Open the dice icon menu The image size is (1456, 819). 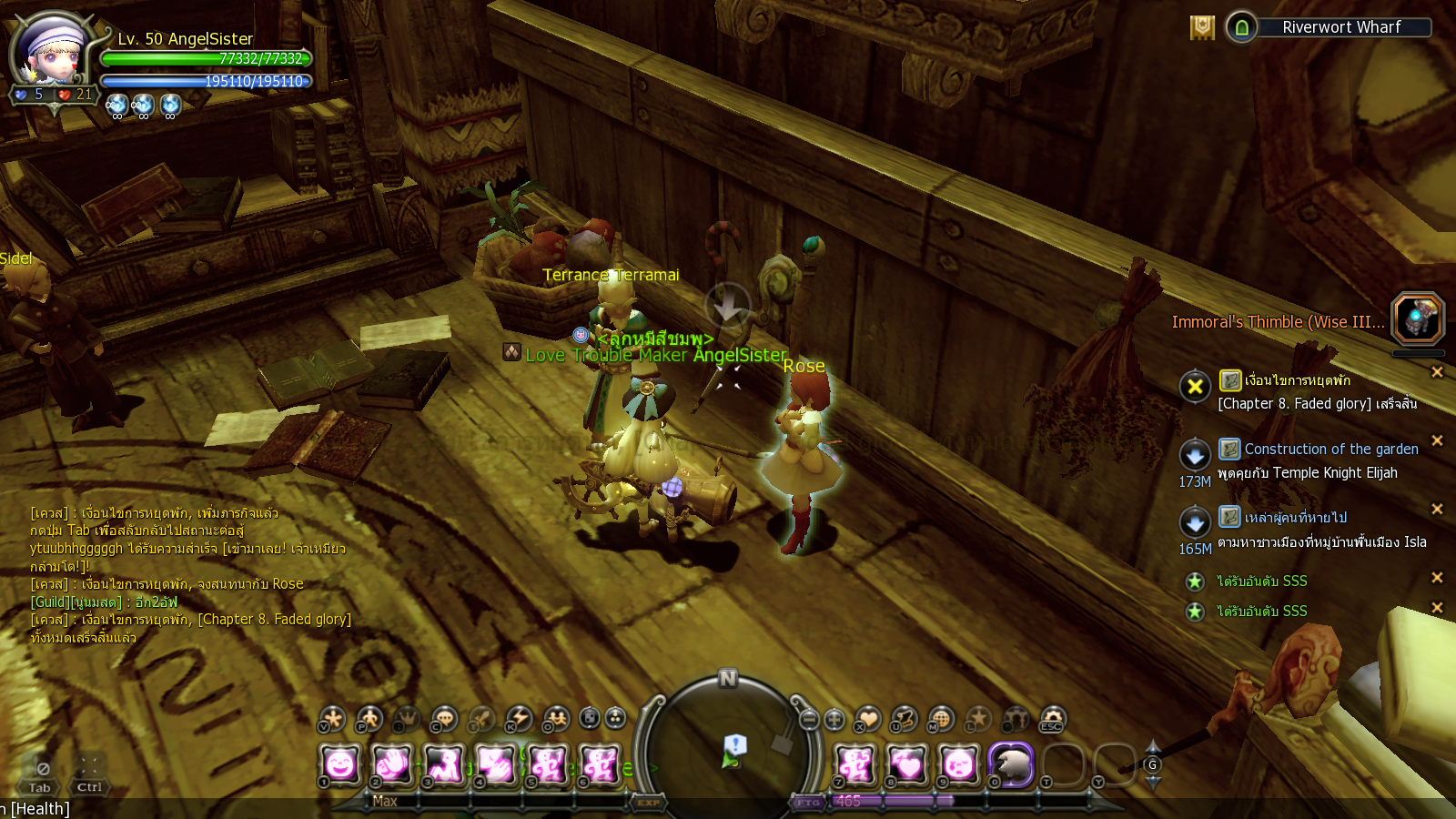pos(590,719)
